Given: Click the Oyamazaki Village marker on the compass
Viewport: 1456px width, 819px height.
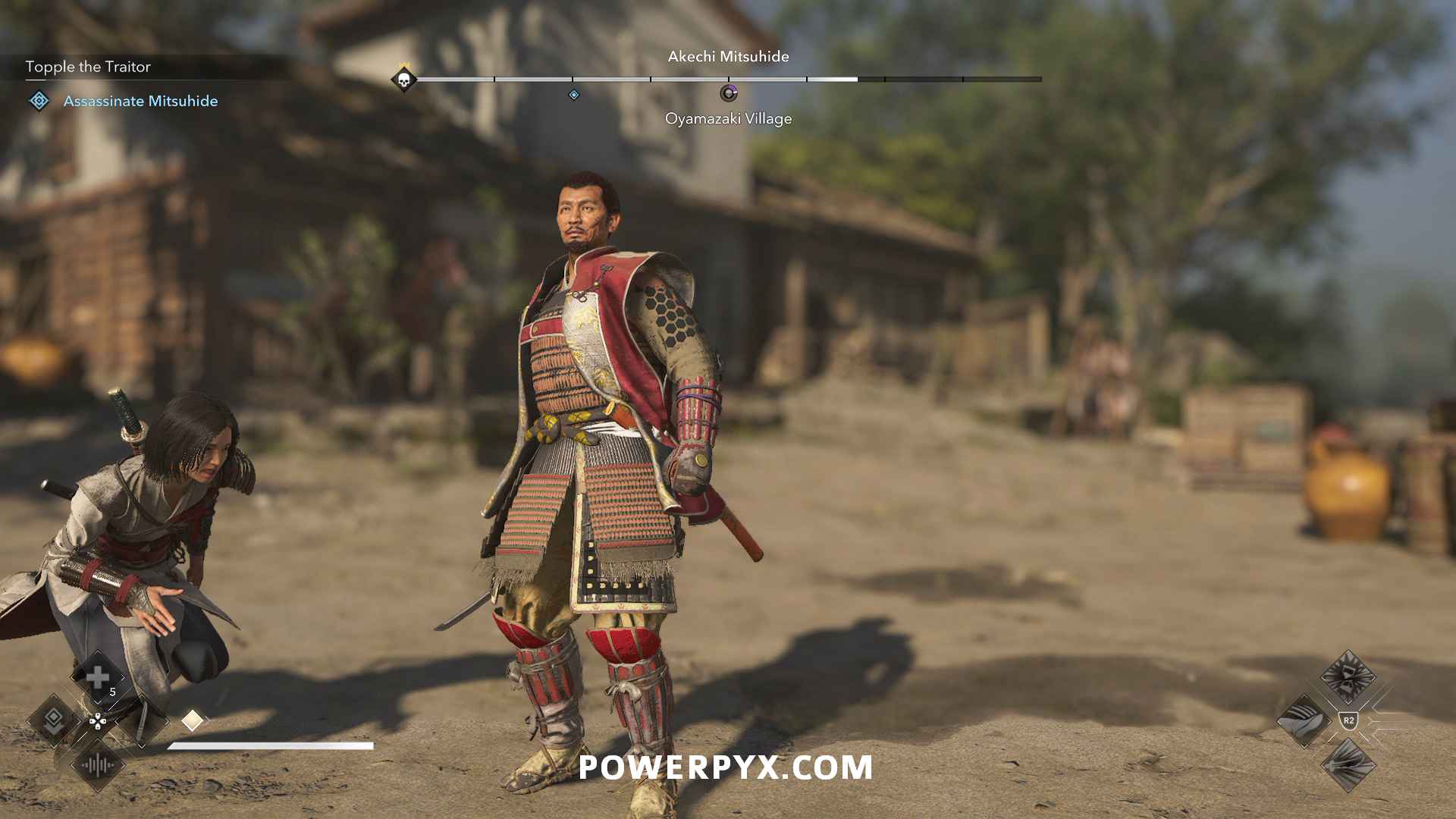Looking at the screenshot, I should pyautogui.click(x=729, y=93).
